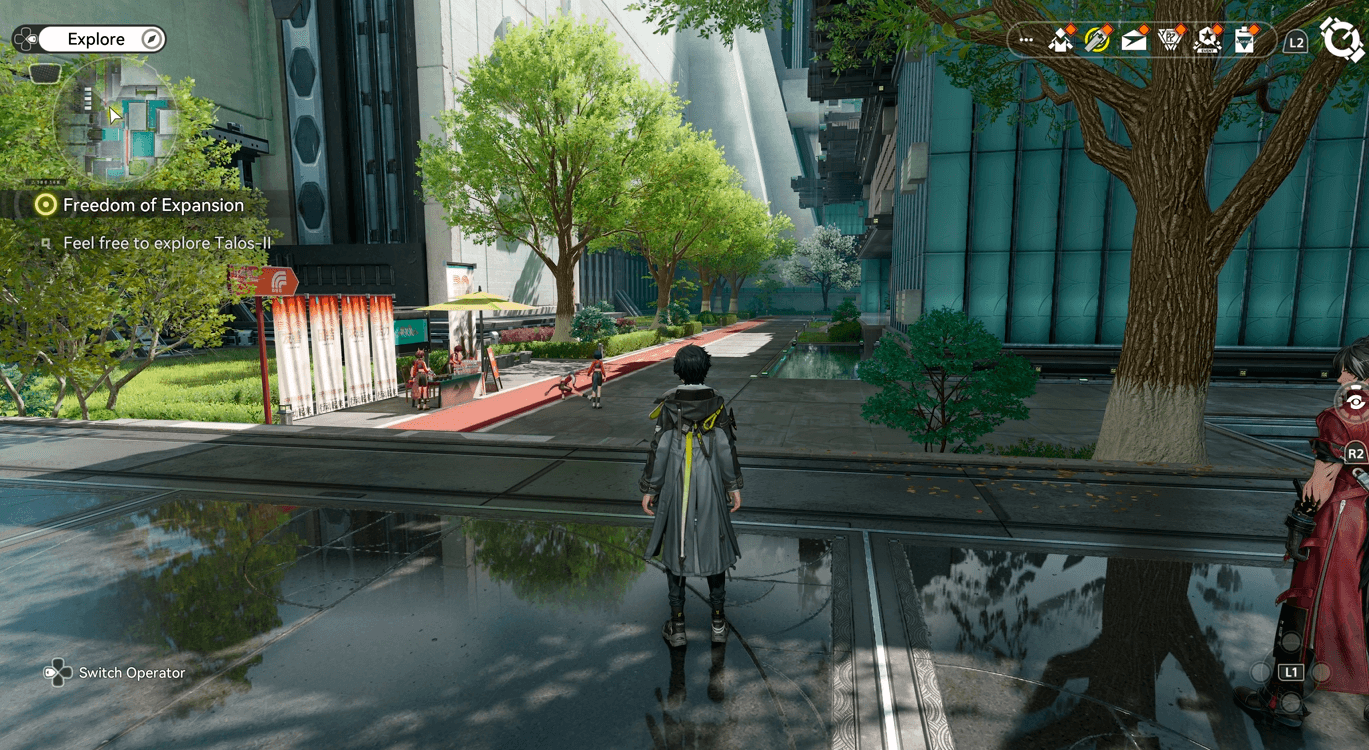This screenshot has height=750, width=1369.
Task: Open the quest note marker under the objective
Action: pos(44,244)
